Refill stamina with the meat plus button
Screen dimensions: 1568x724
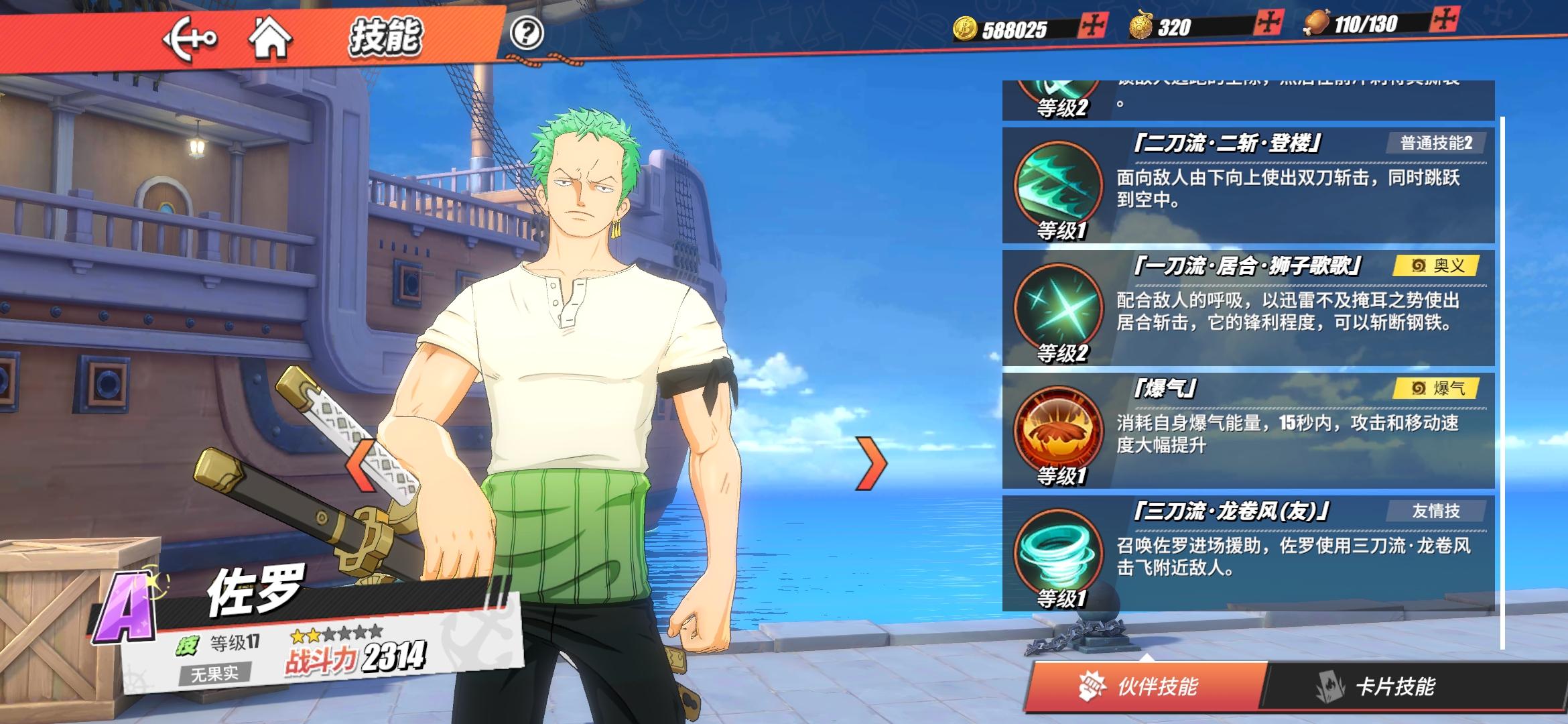[x=1443, y=20]
